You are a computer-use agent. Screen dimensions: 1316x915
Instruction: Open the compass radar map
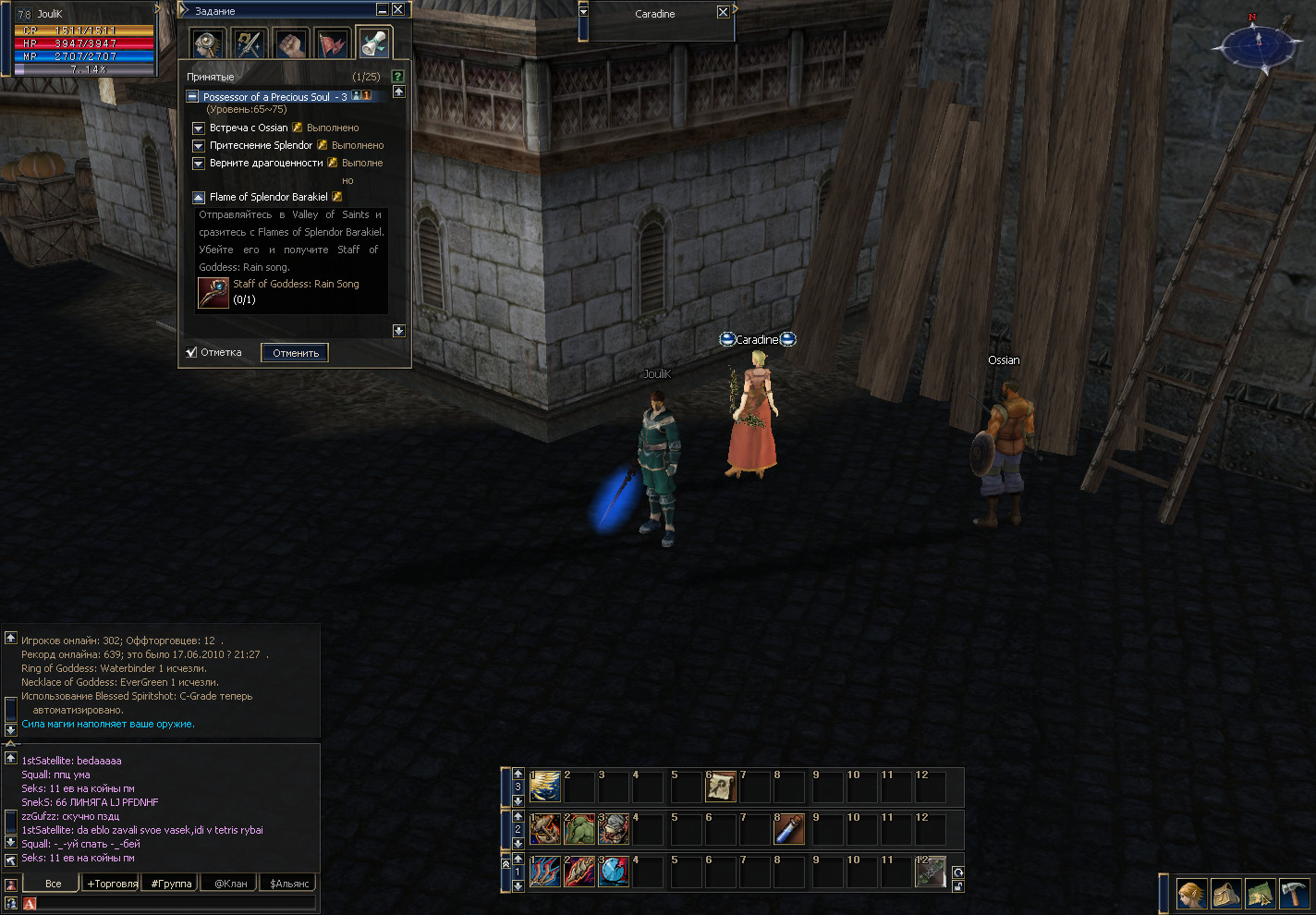tap(1256, 43)
